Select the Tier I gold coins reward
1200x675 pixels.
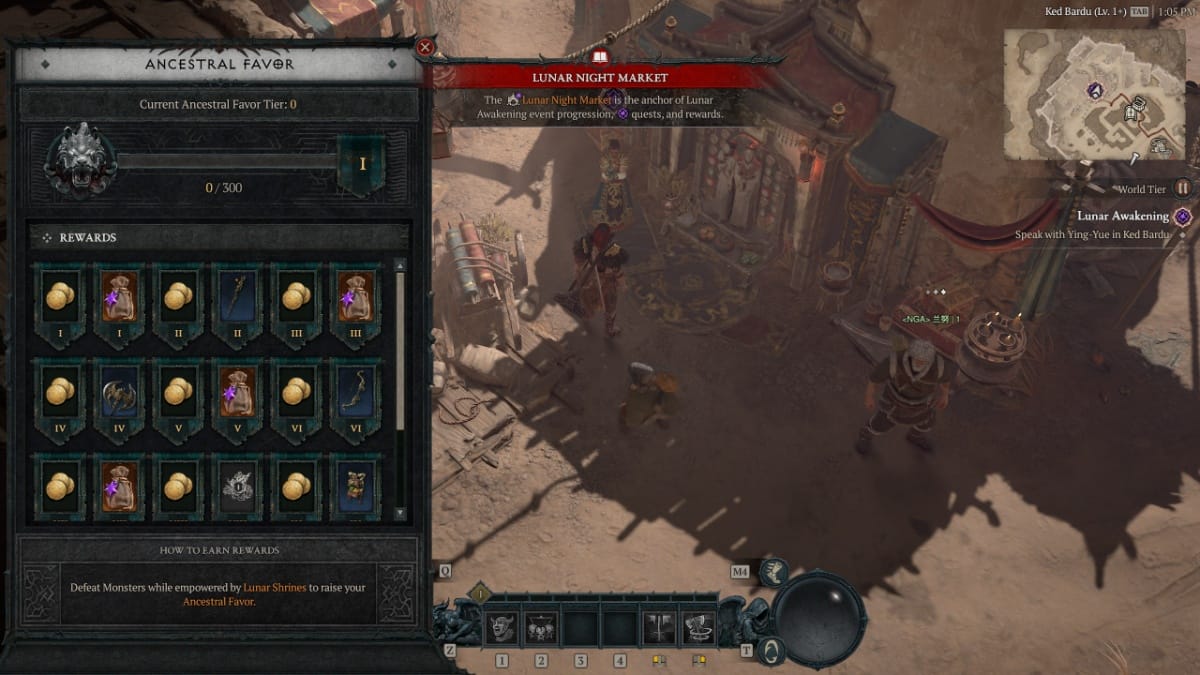(59, 296)
